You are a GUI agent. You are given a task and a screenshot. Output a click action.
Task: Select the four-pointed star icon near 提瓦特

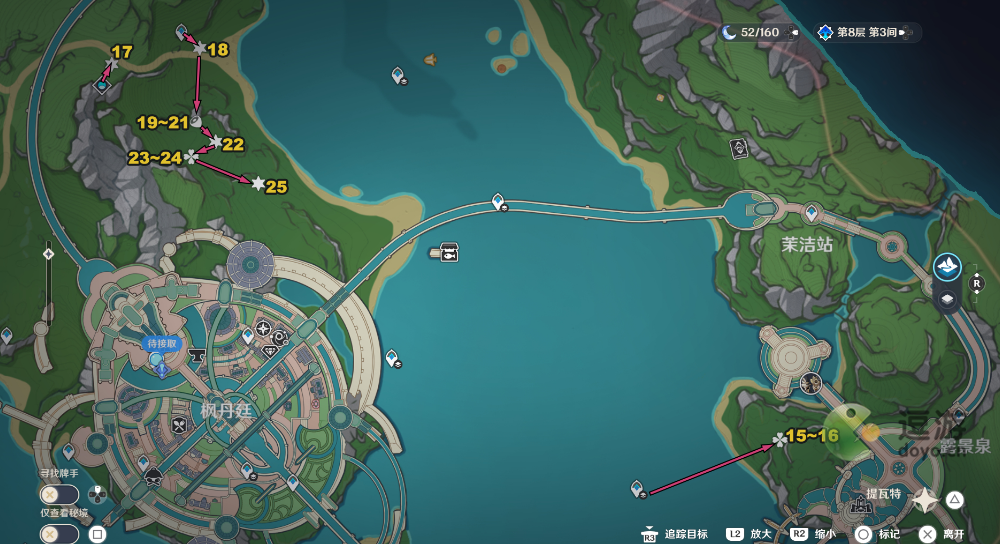926,500
